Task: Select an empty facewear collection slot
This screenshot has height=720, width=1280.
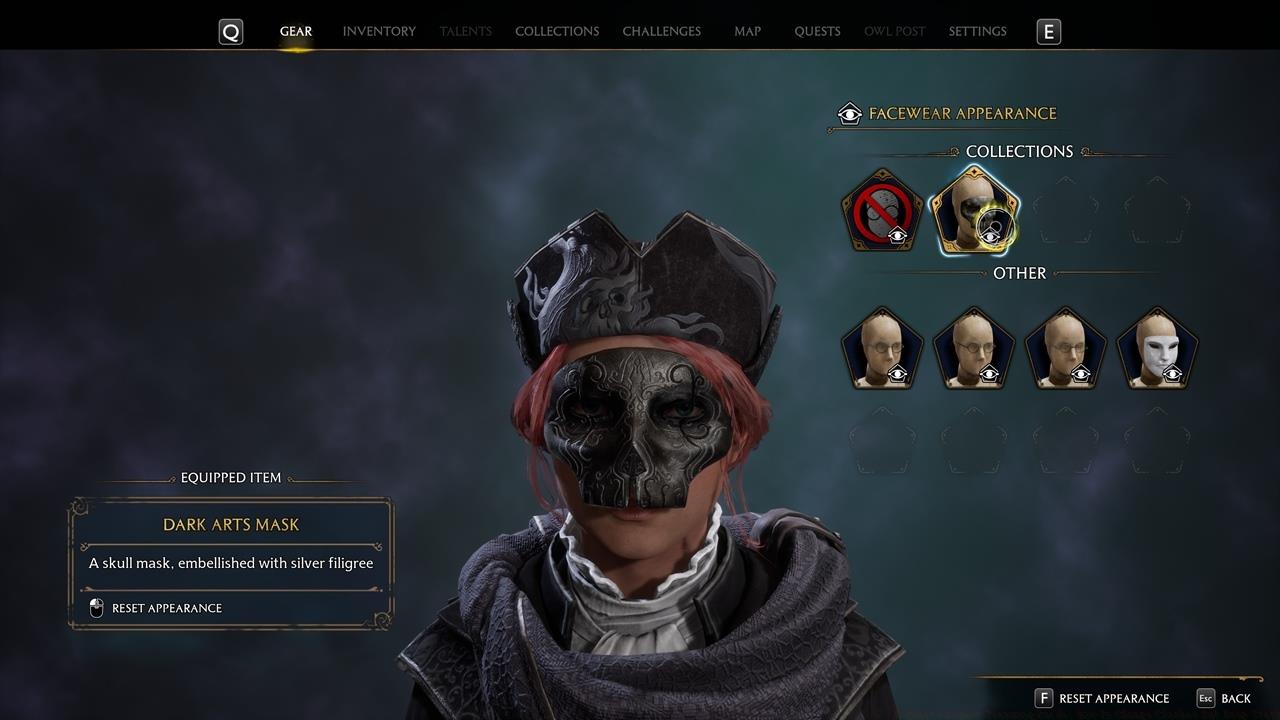Action: pos(1065,210)
